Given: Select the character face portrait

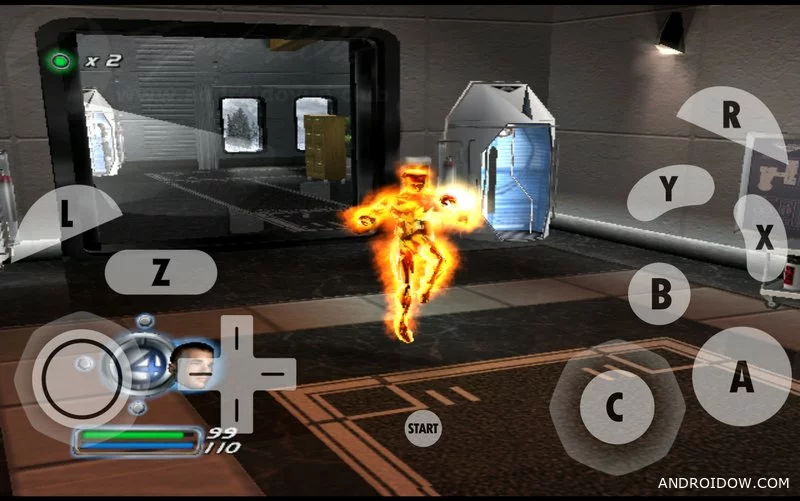Looking at the screenshot, I should pyautogui.click(x=193, y=368).
